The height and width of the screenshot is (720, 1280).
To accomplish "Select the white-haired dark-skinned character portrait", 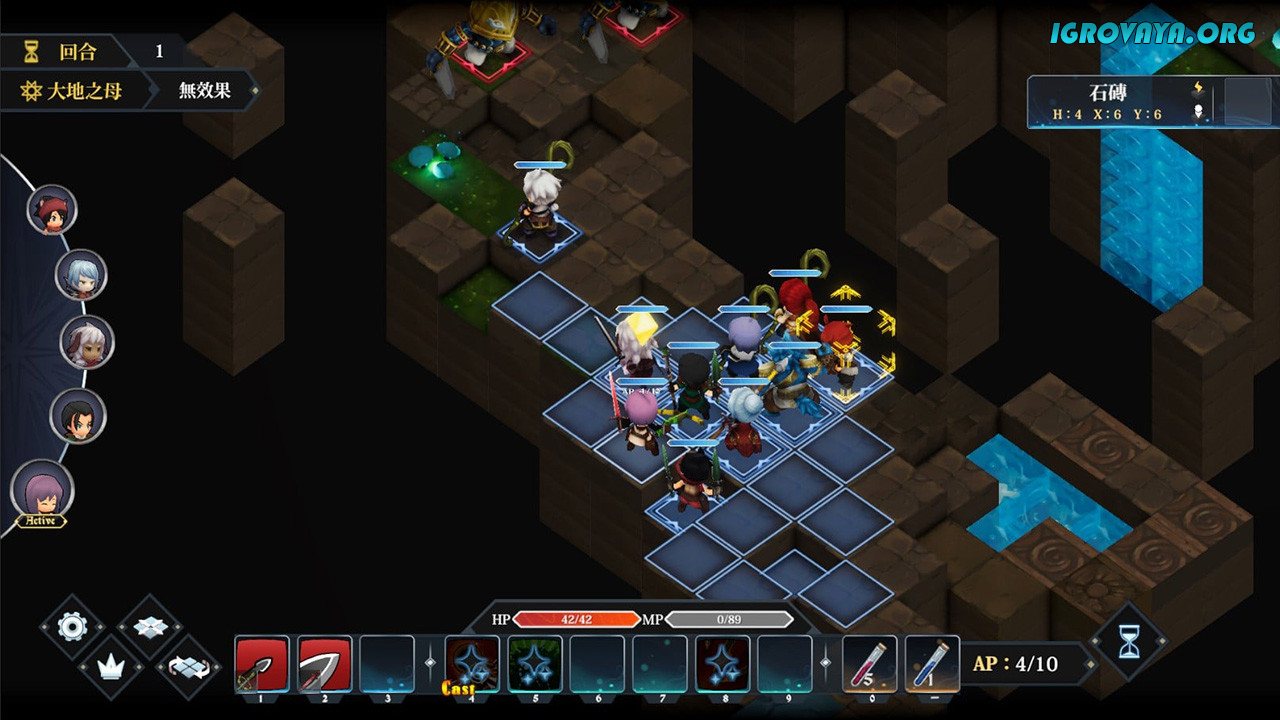I will coord(87,342).
